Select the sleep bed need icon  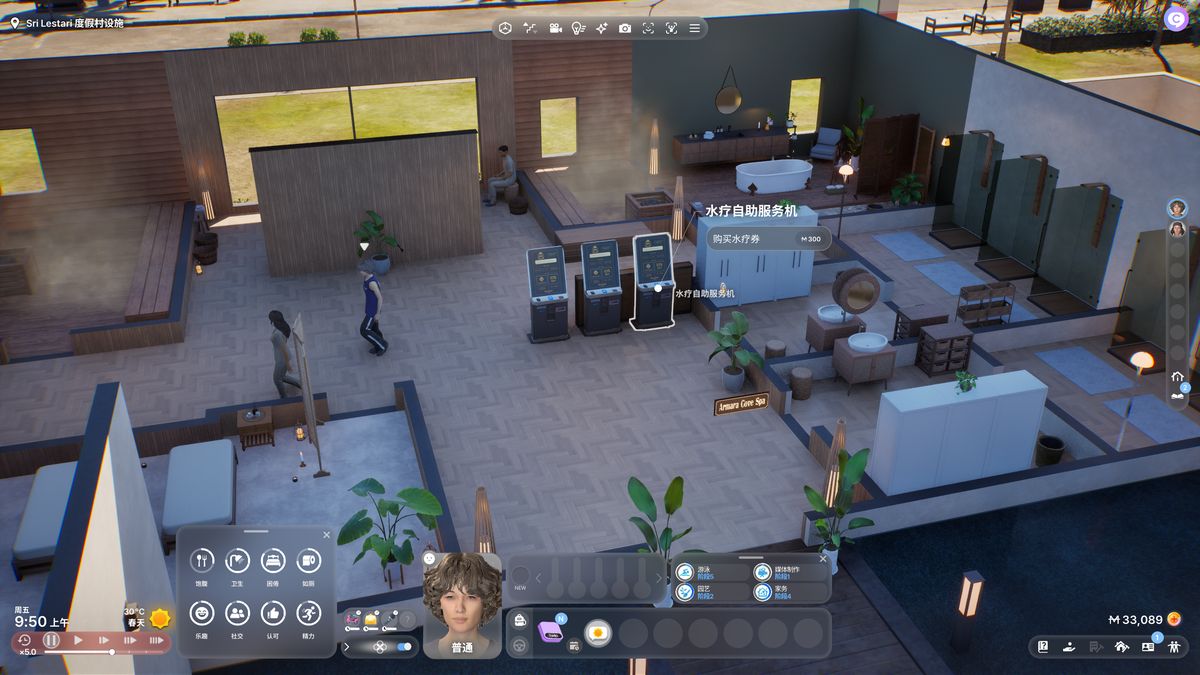(x=273, y=561)
